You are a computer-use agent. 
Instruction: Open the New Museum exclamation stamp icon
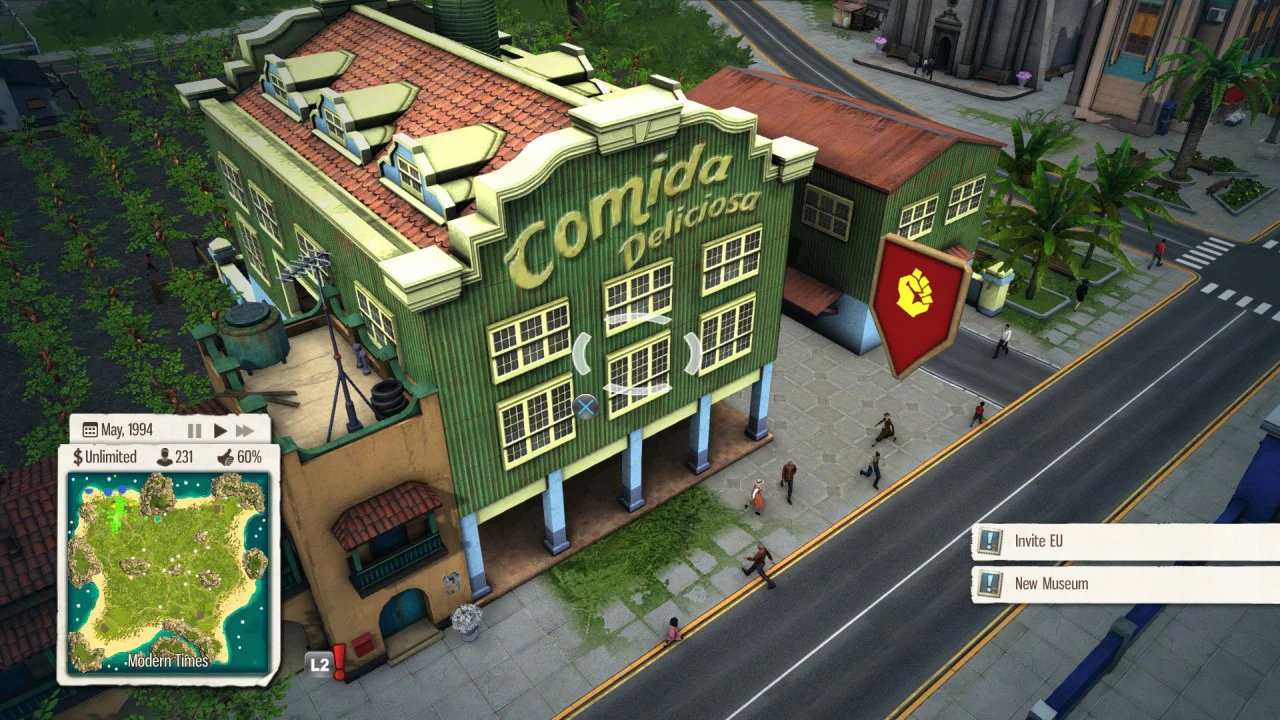coord(990,583)
